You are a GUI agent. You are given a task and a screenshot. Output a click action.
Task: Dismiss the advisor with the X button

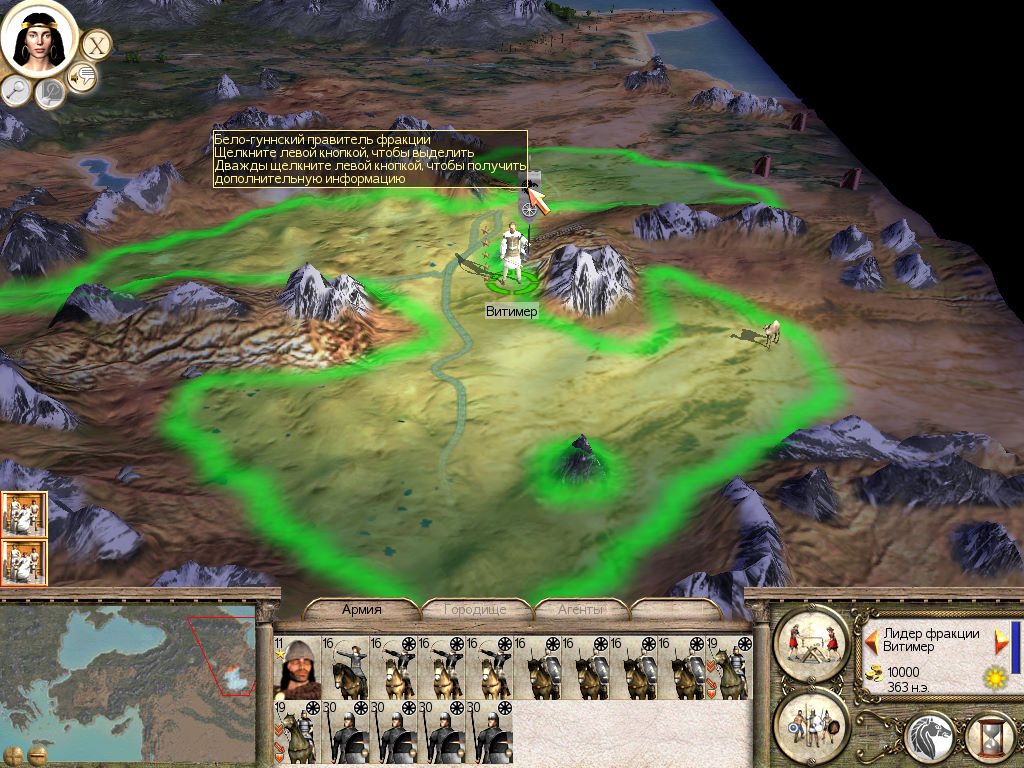coord(95,44)
